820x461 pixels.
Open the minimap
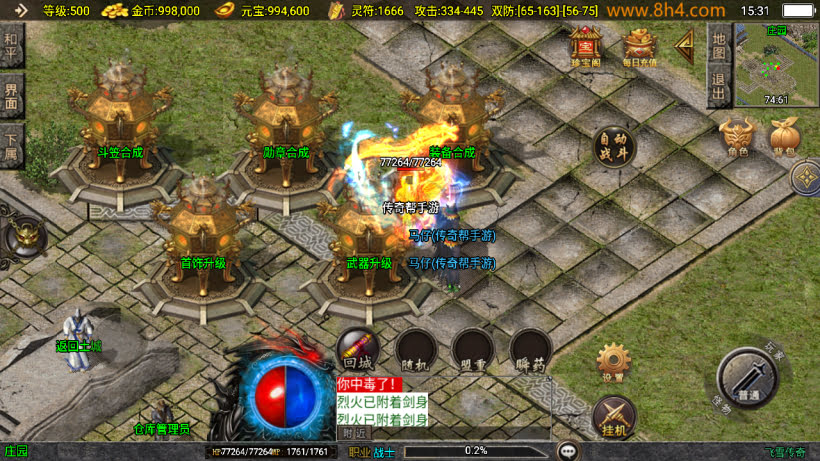point(776,64)
